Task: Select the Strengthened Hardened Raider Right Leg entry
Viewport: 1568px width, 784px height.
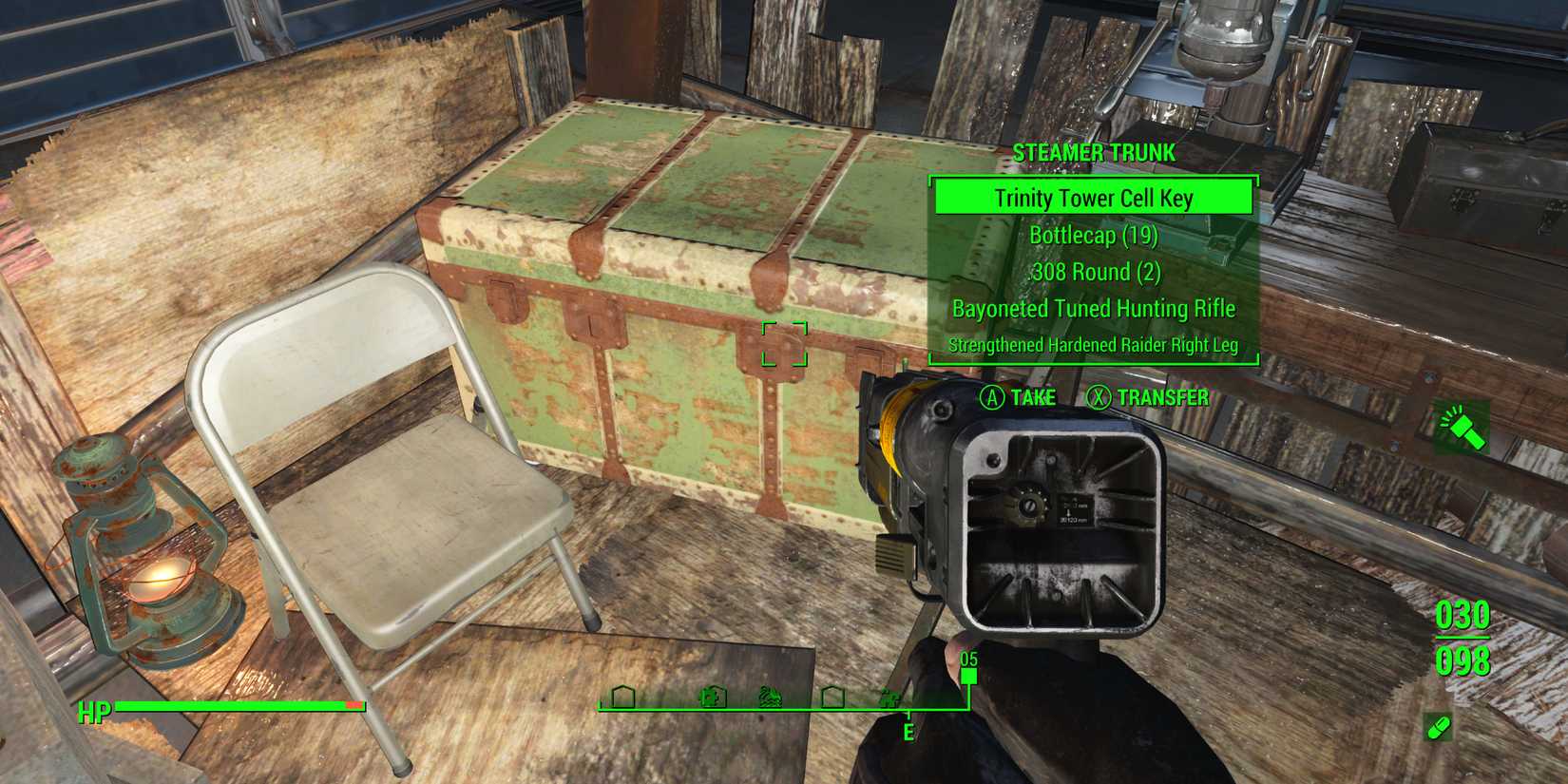Action: (x=1094, y=346)
